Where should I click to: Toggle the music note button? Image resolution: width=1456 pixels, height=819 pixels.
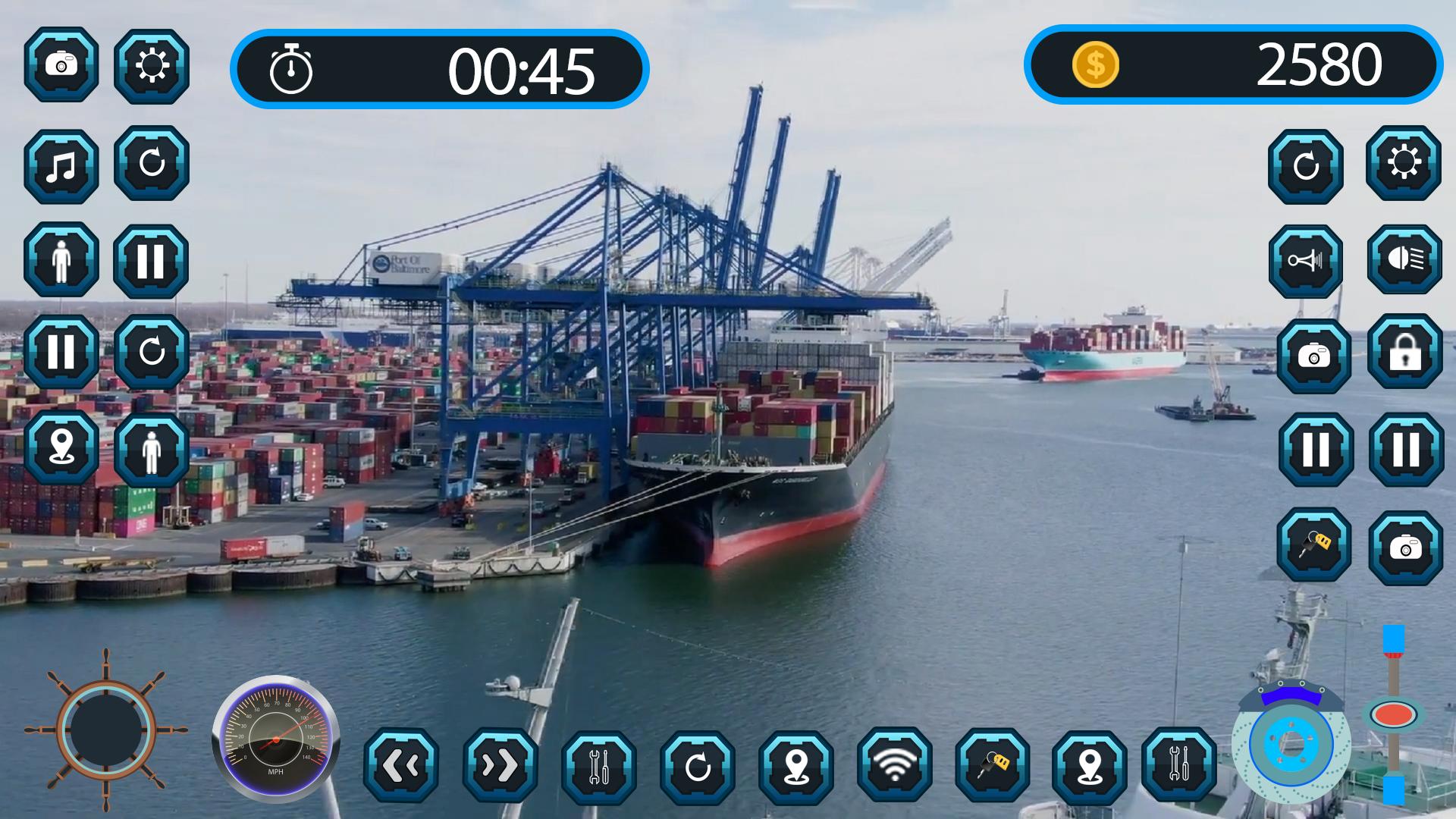(61, 166)
